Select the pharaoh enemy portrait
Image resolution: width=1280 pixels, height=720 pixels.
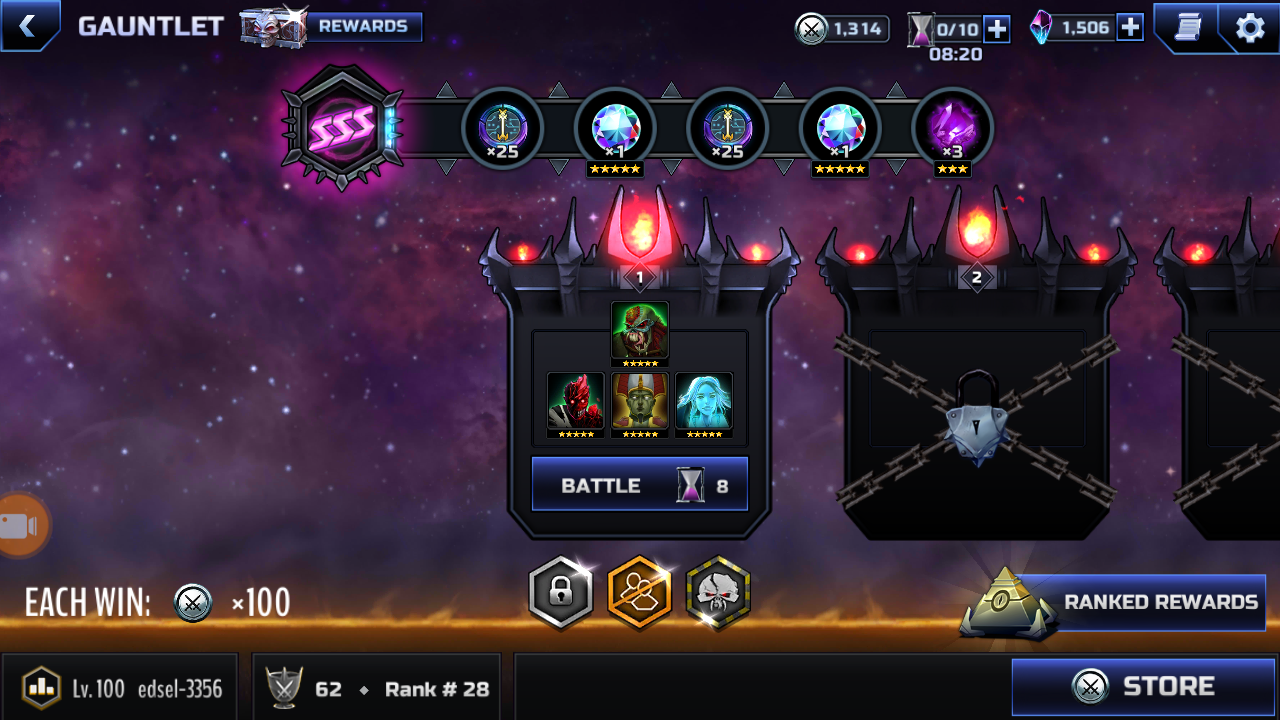640,402
